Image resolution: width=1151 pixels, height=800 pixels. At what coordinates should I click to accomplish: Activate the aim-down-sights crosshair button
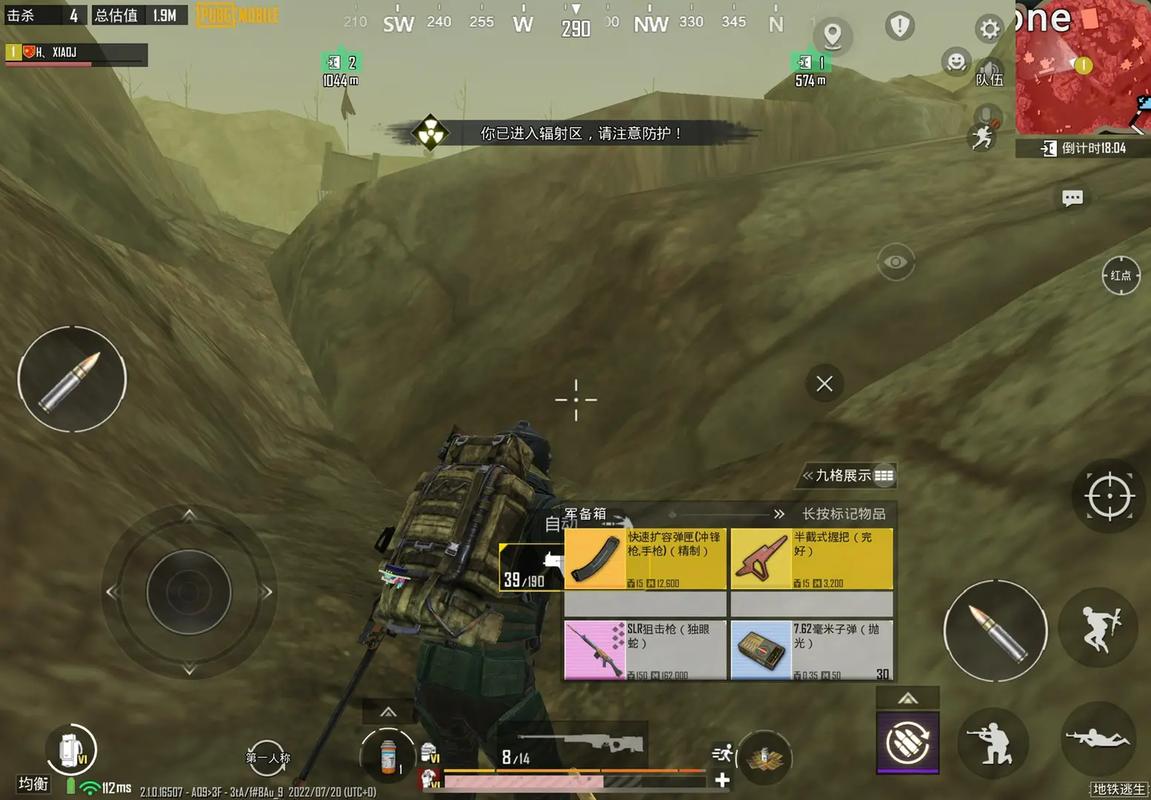coord(1108,496)
